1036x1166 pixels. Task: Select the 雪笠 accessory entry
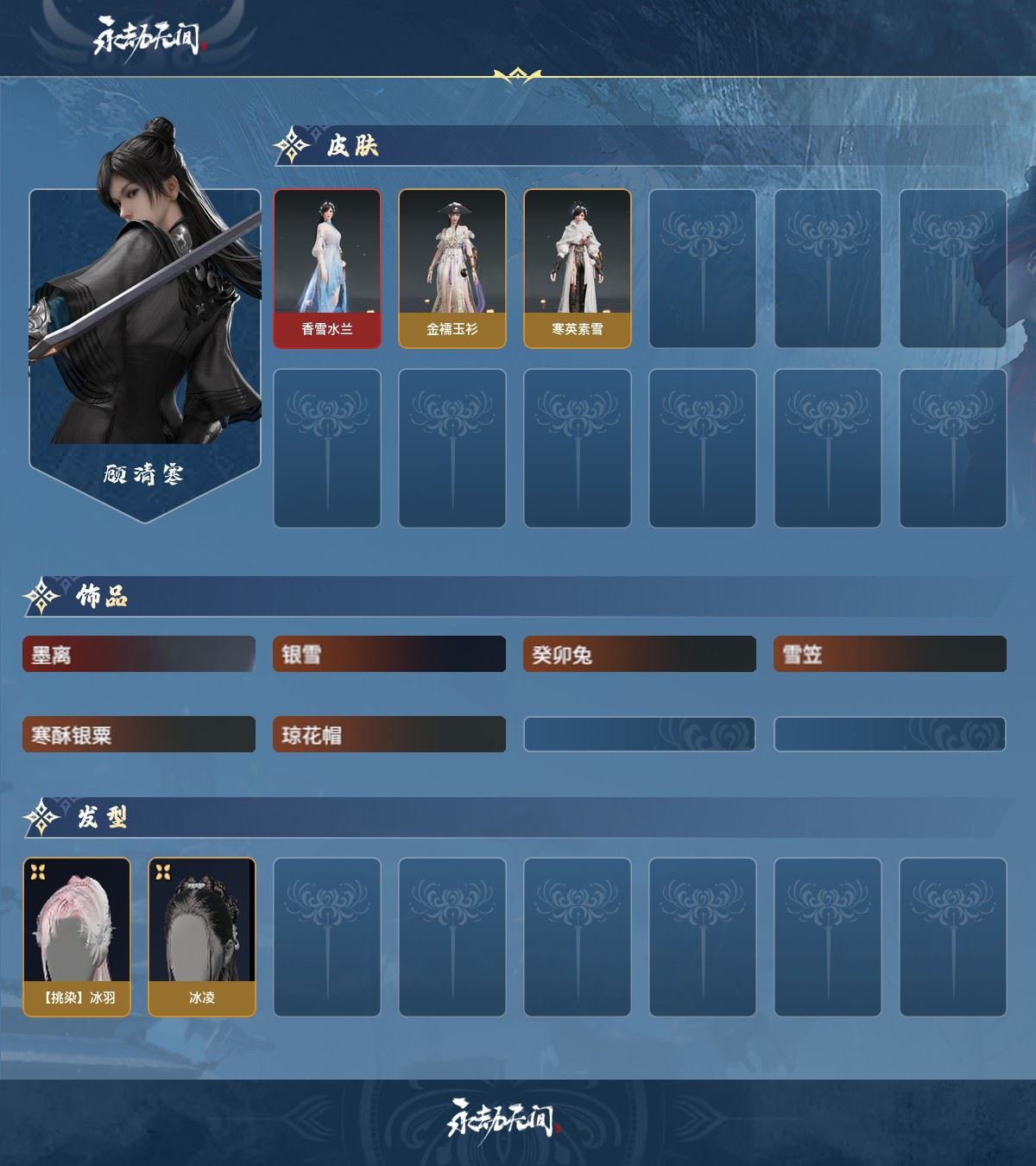[x=890, y=655]
